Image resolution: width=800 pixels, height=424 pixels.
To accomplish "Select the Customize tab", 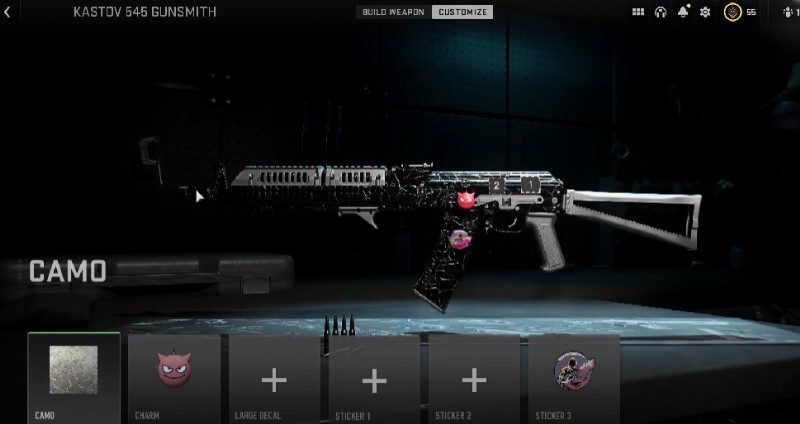I will [x=461, y=12].
